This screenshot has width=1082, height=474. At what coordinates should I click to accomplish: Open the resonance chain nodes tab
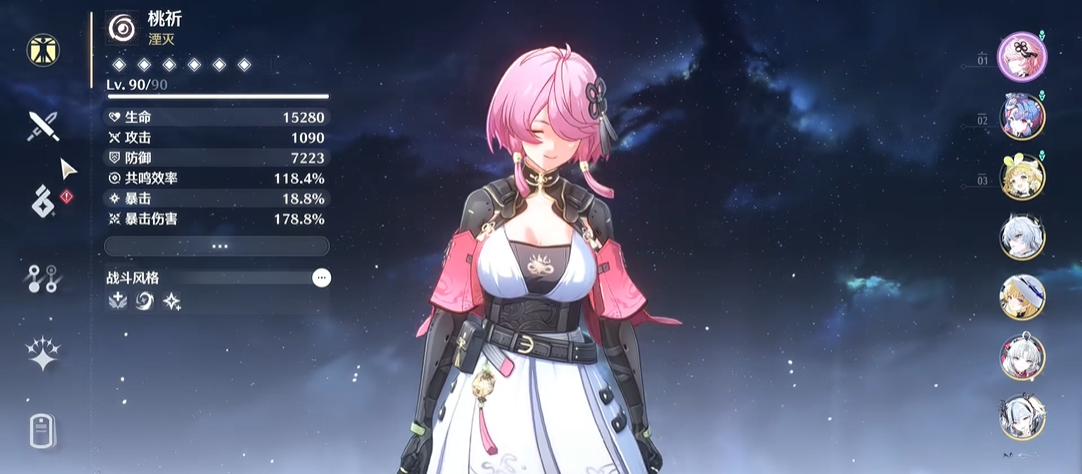pyautogui.click(x=43, y=279)
